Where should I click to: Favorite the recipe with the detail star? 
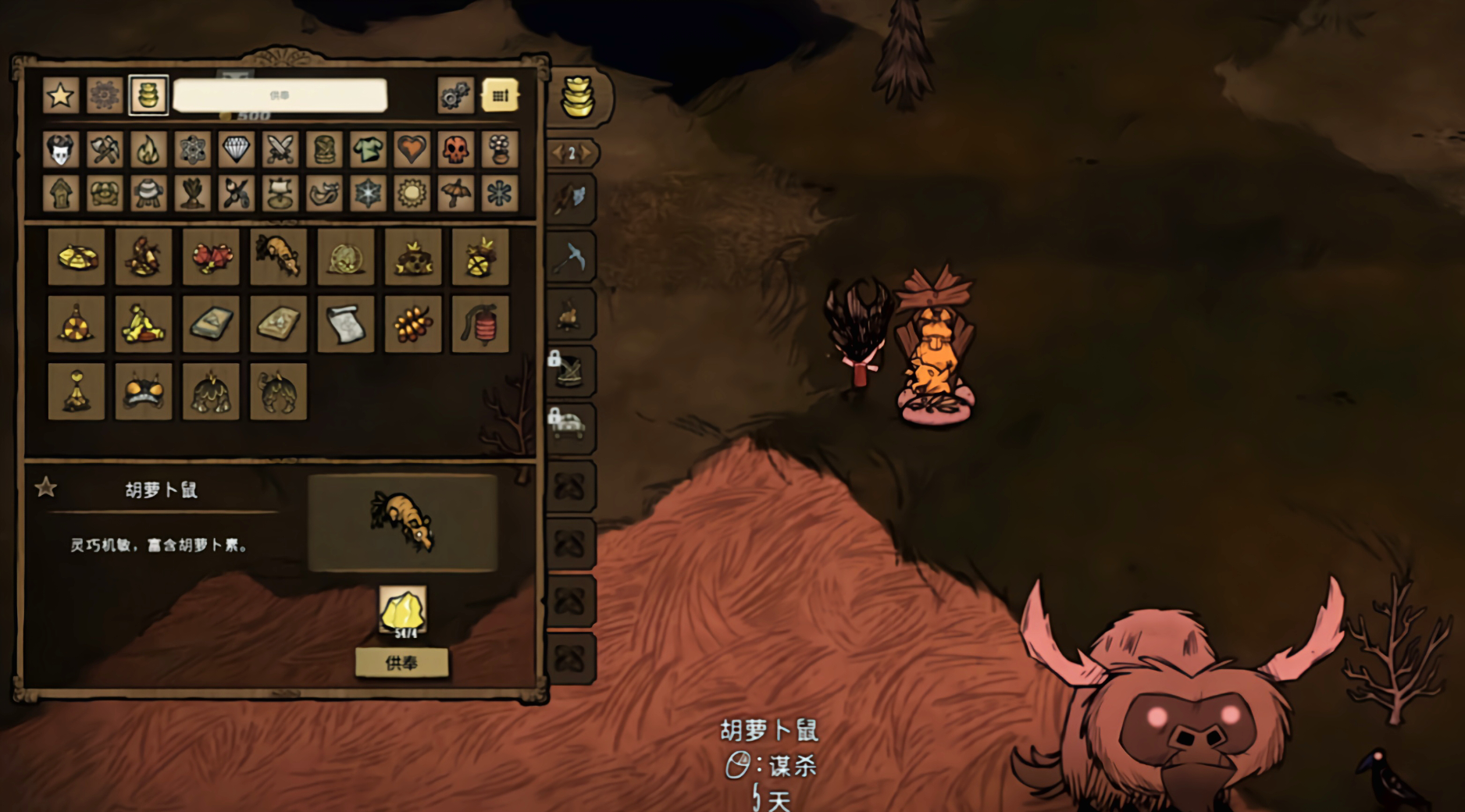click(x=46, y=488)
